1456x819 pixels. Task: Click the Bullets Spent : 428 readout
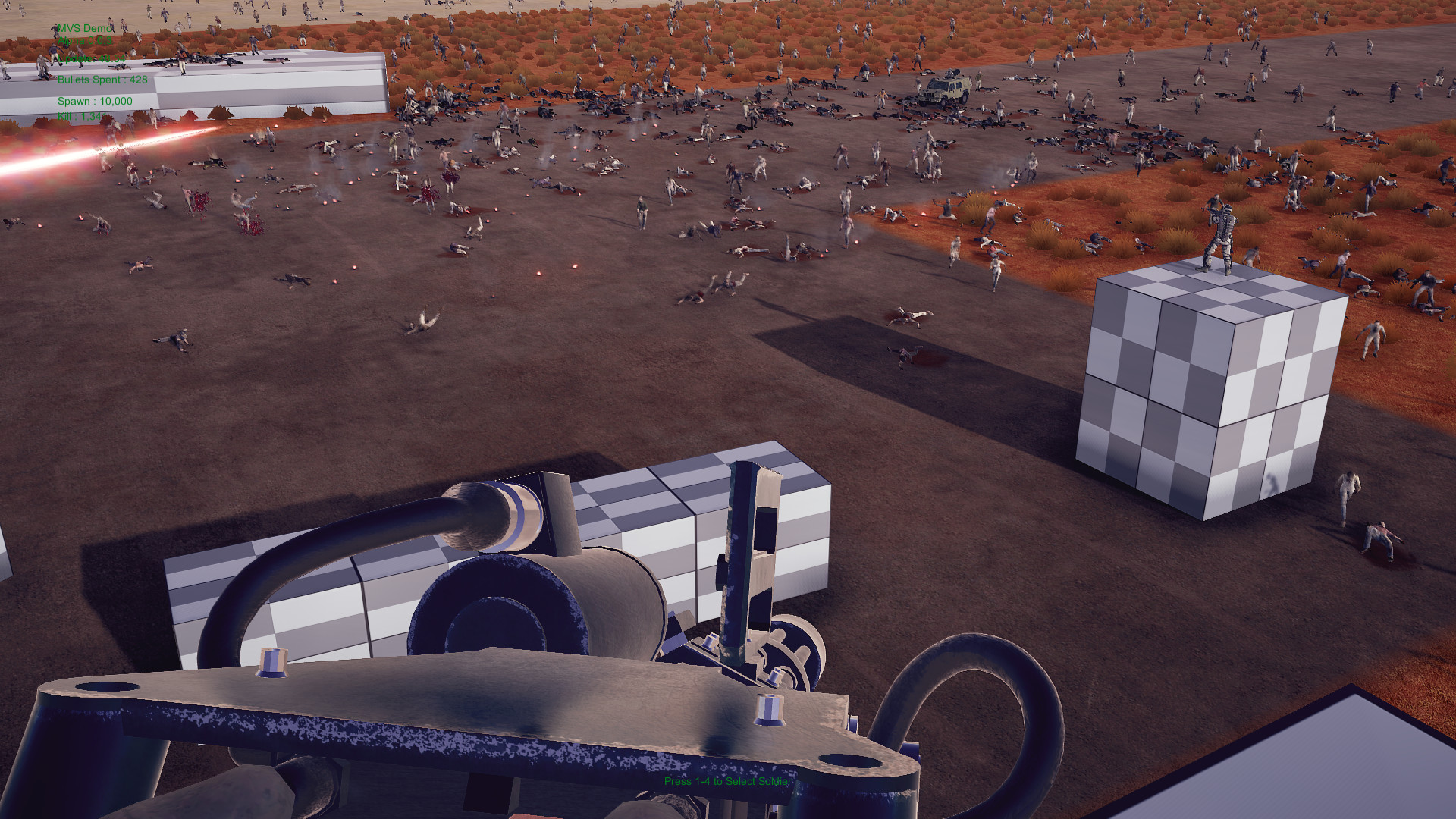coord(102,79)
